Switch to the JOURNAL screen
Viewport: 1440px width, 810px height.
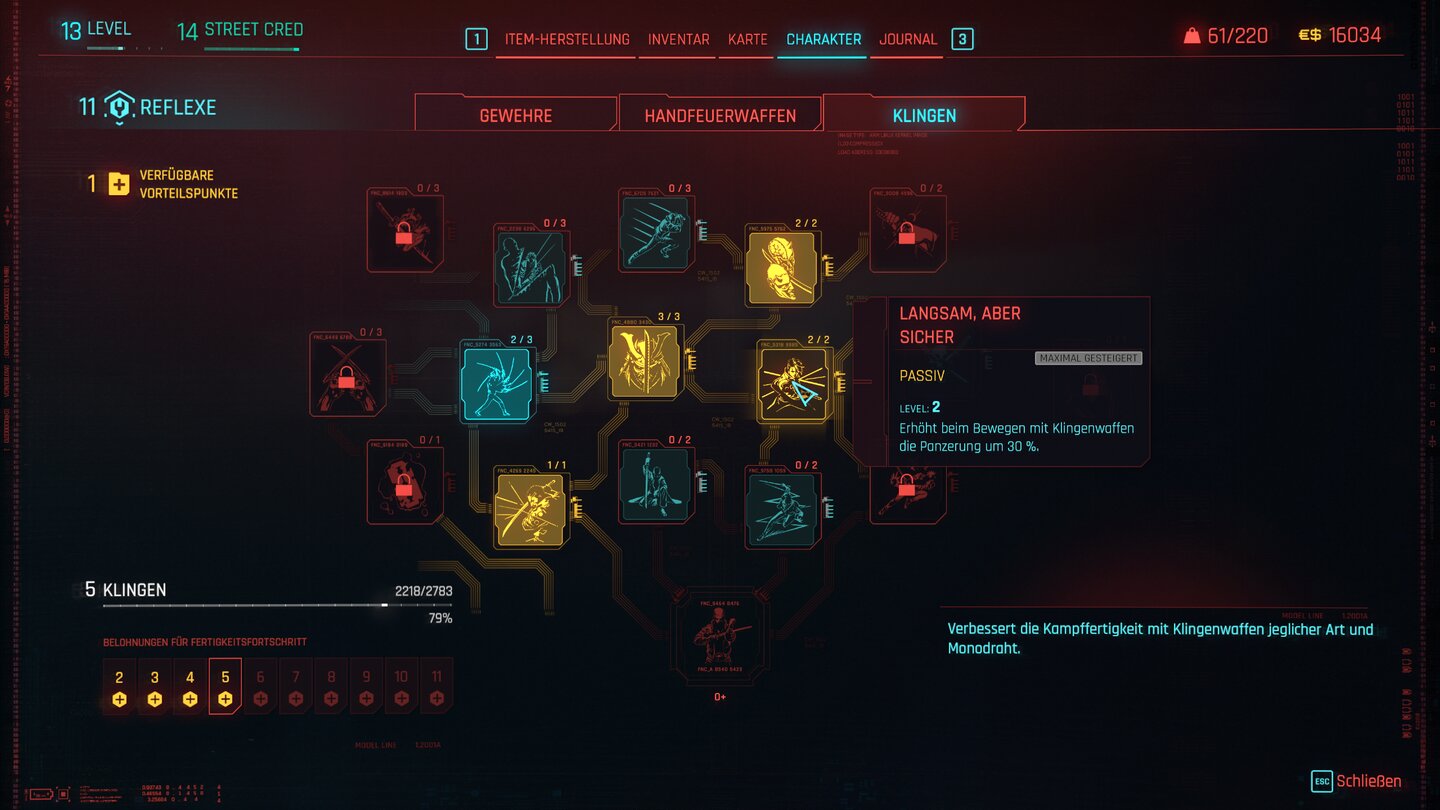[907, 39]
